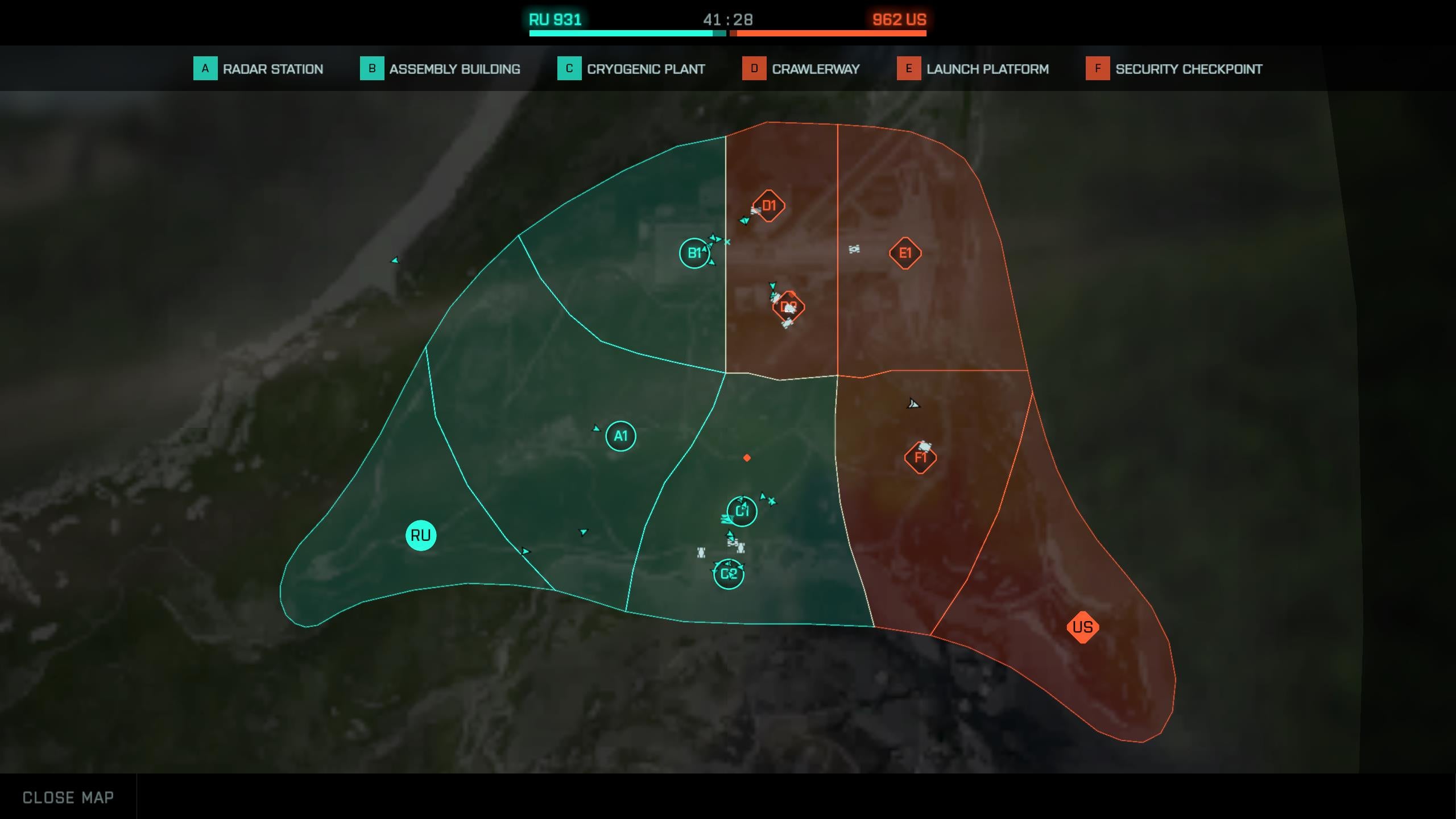Click the orange ping dot near C1
This screenshot has height=819, width=1456.
pyautogui.click(x=746, y=456)
